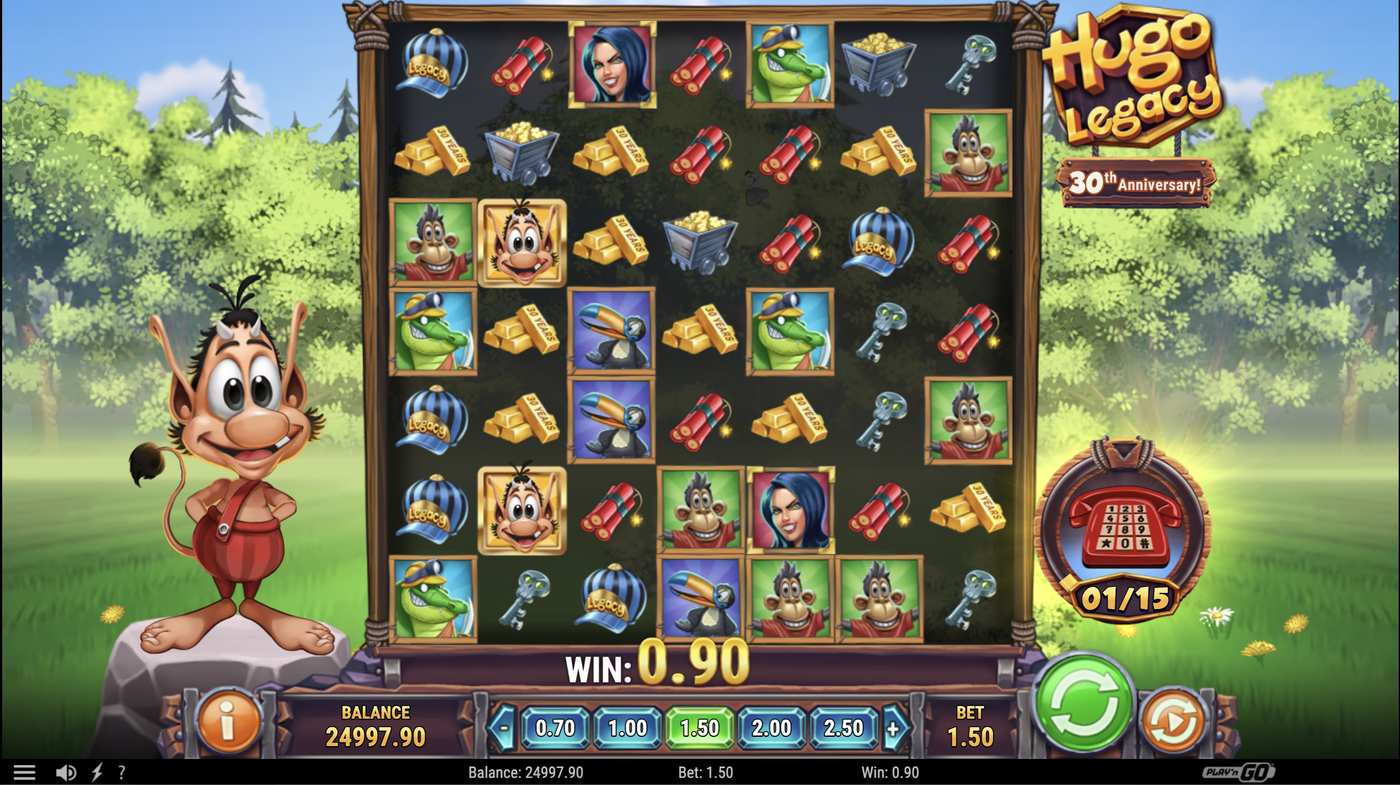The image size is (1400, 785).
Task: Open the question mark help
Action: (122, 771)
